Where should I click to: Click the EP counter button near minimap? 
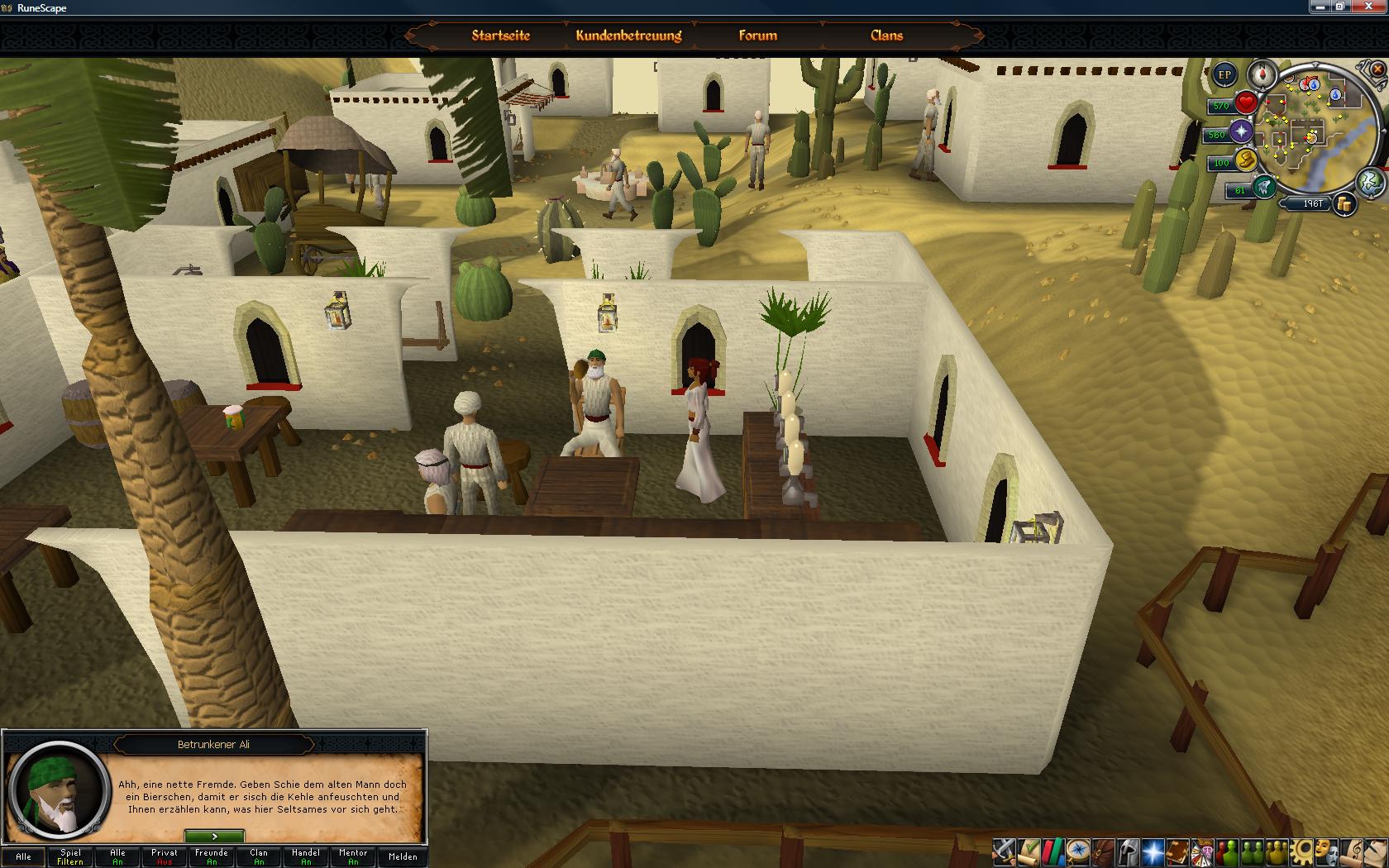1224,74
